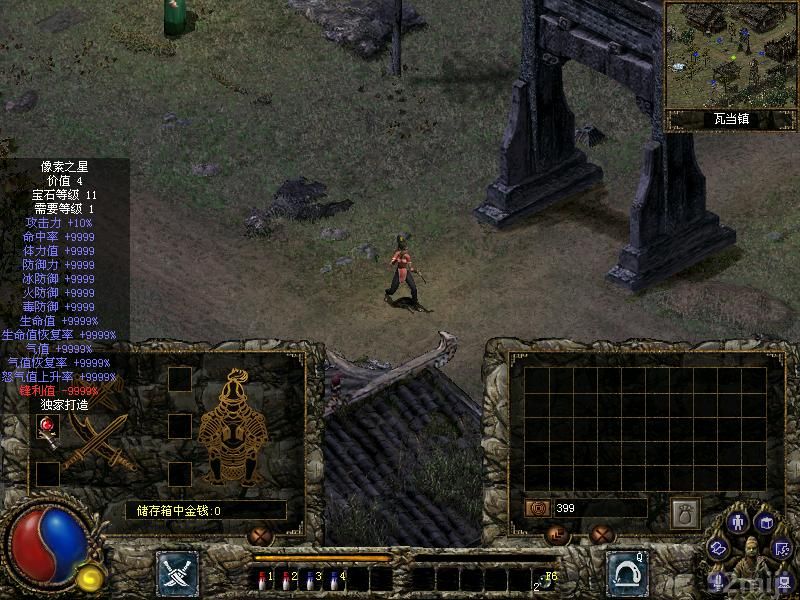Use the red potion in belt slot 2
Viewport: 800px width, 600px height.
287,578
